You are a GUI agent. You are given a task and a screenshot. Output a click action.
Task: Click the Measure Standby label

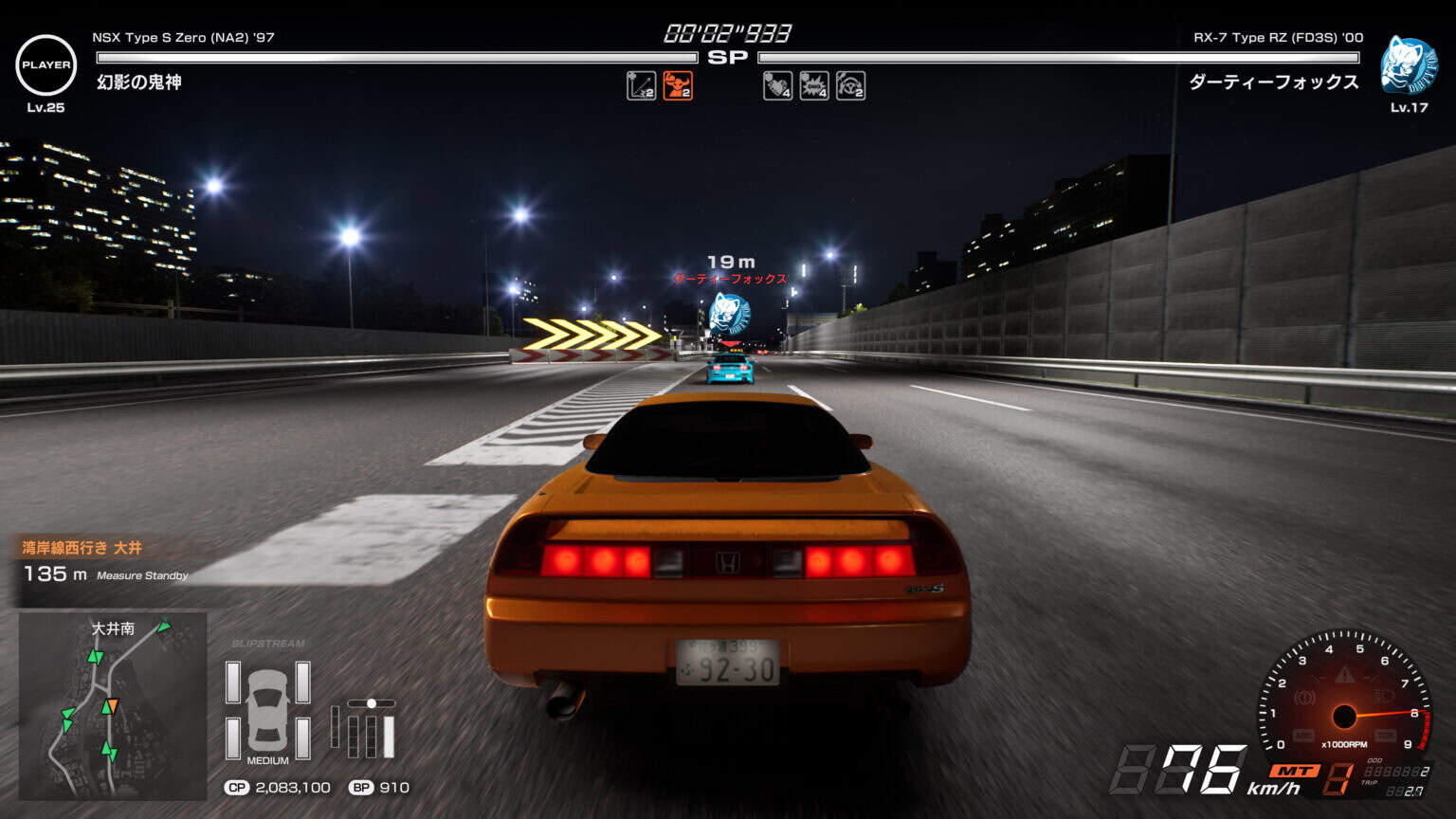point(142,573)
